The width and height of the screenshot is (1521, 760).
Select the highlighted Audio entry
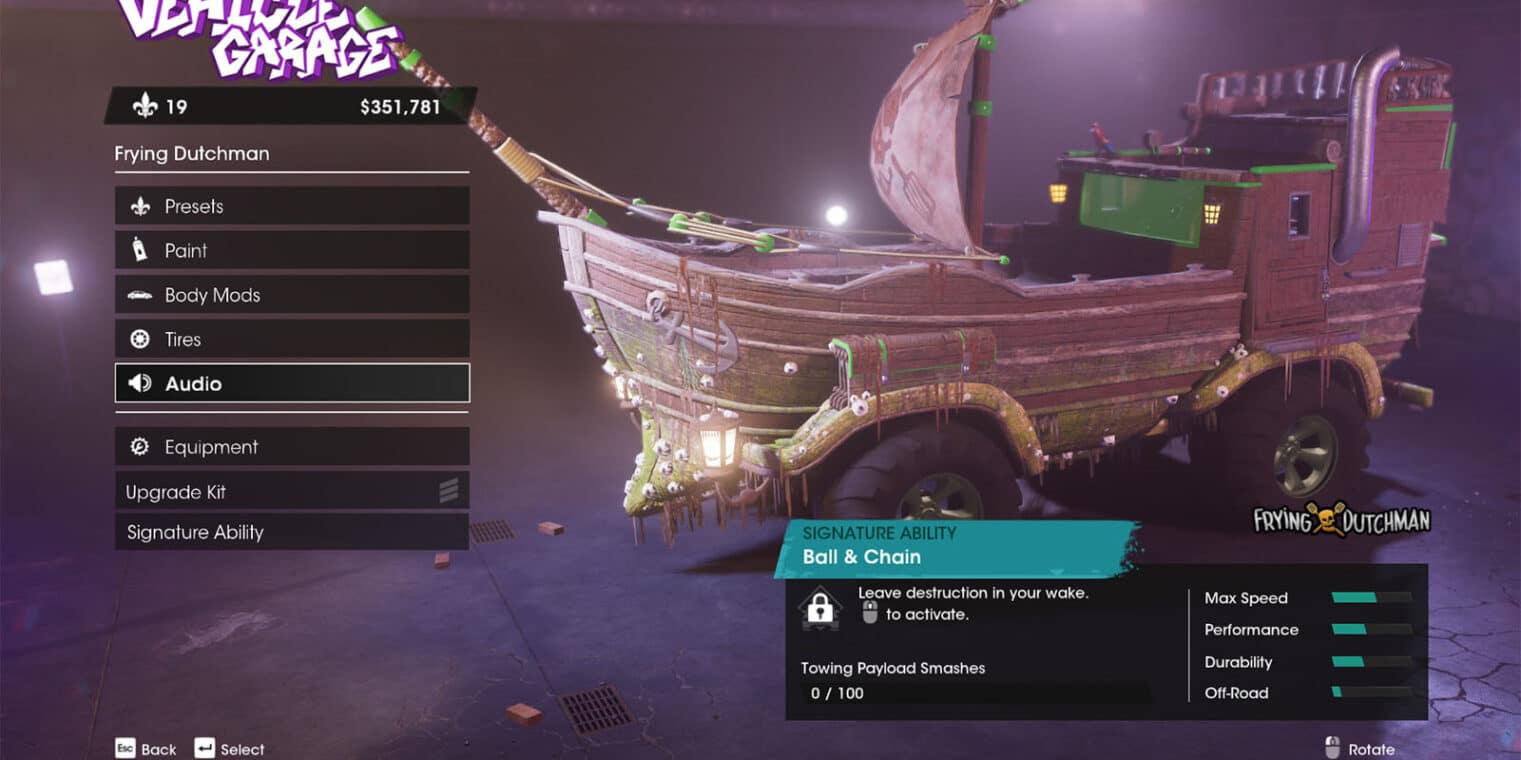[291, 383]
